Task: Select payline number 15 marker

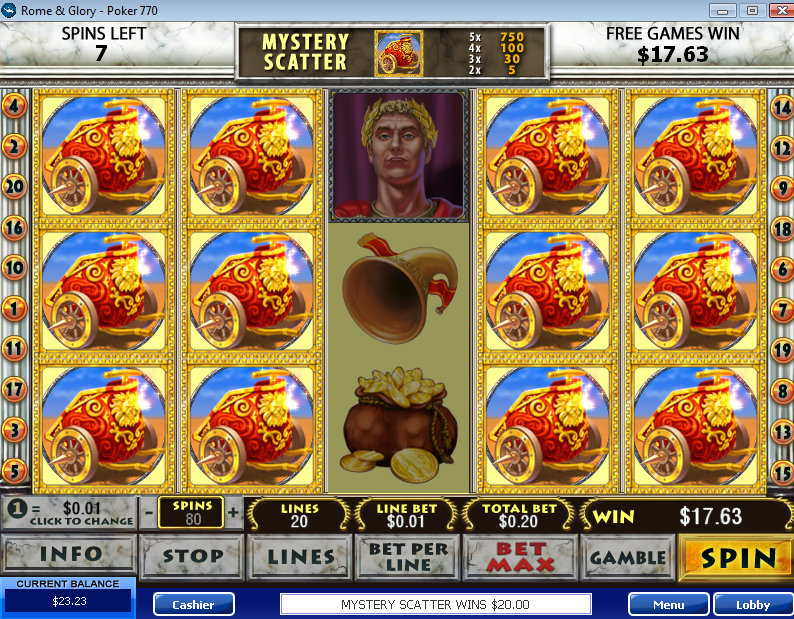Action: point(781,471)
